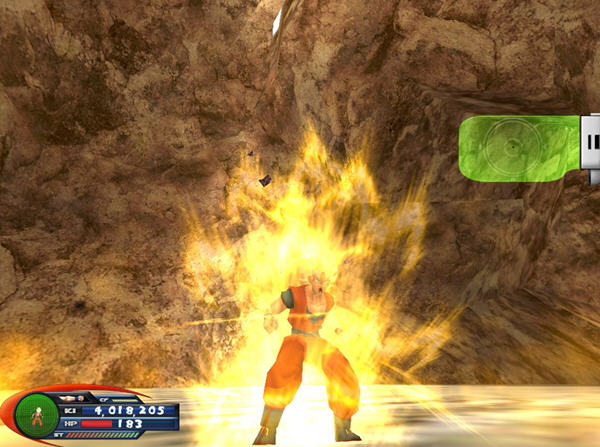Click the white scouter earpiece
Viewport: 600px width, 447px height.
tap(591, 150)
